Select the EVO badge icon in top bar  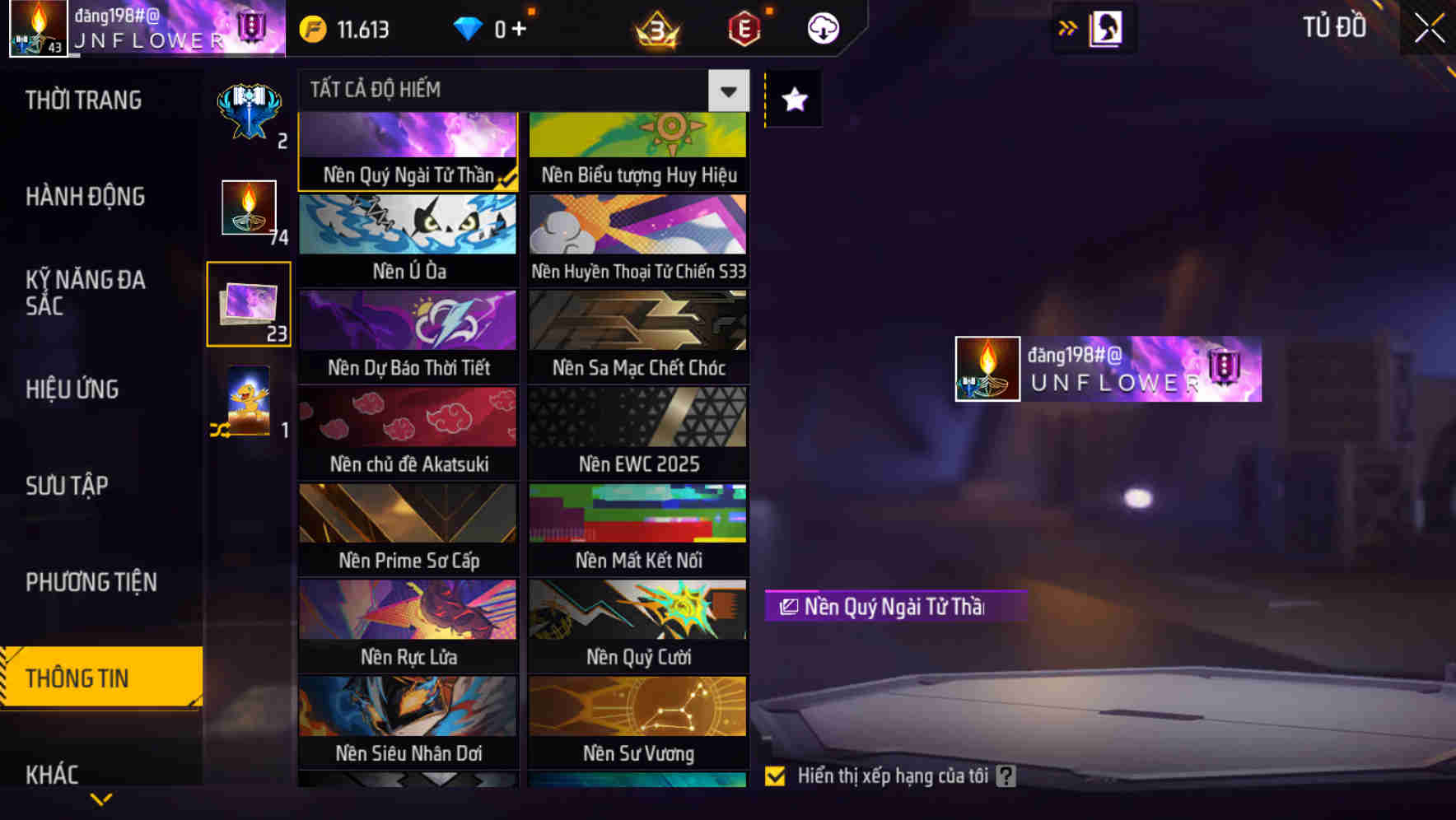pyautogui.click(x=743, y=28)
